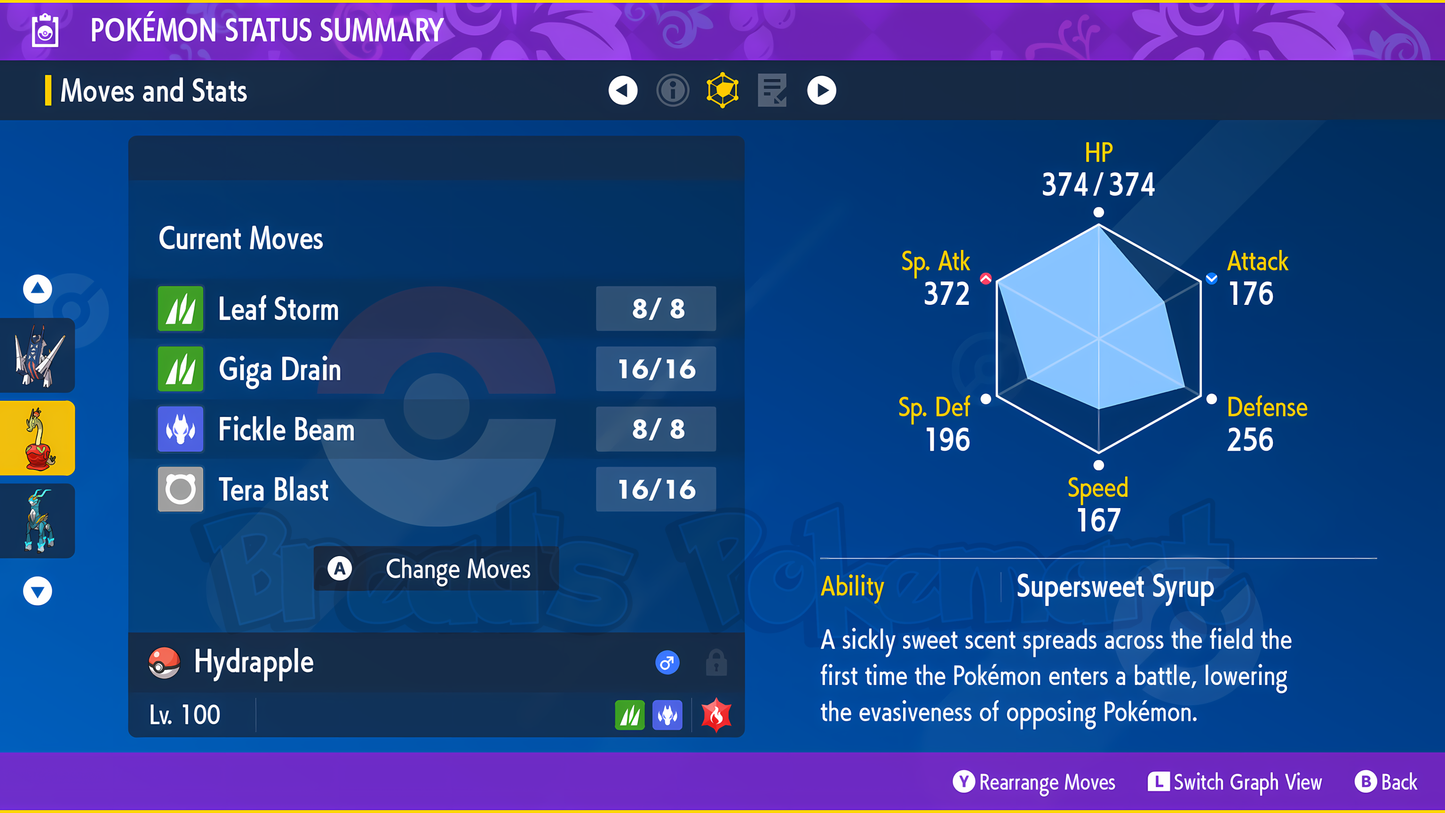Go Back from the summary

click(1386, 783)
